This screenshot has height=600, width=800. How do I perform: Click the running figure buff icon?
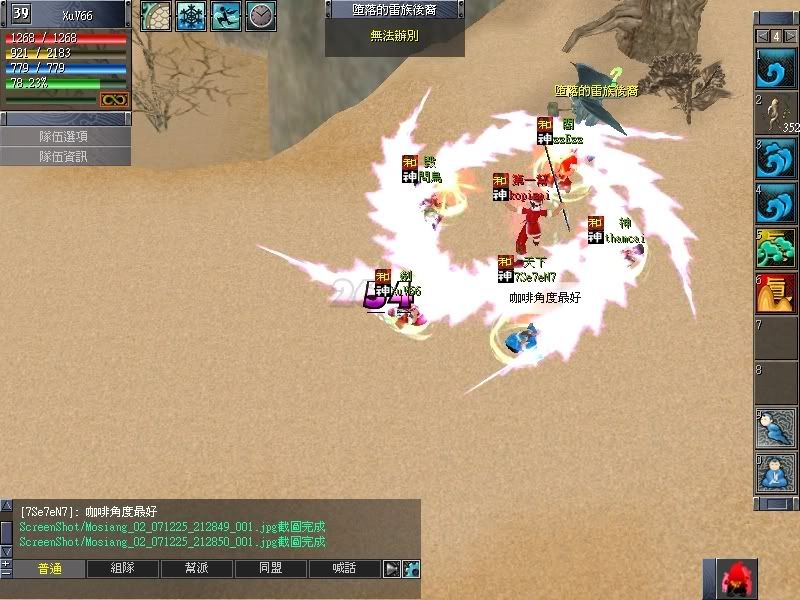click(x=225, y=15)
